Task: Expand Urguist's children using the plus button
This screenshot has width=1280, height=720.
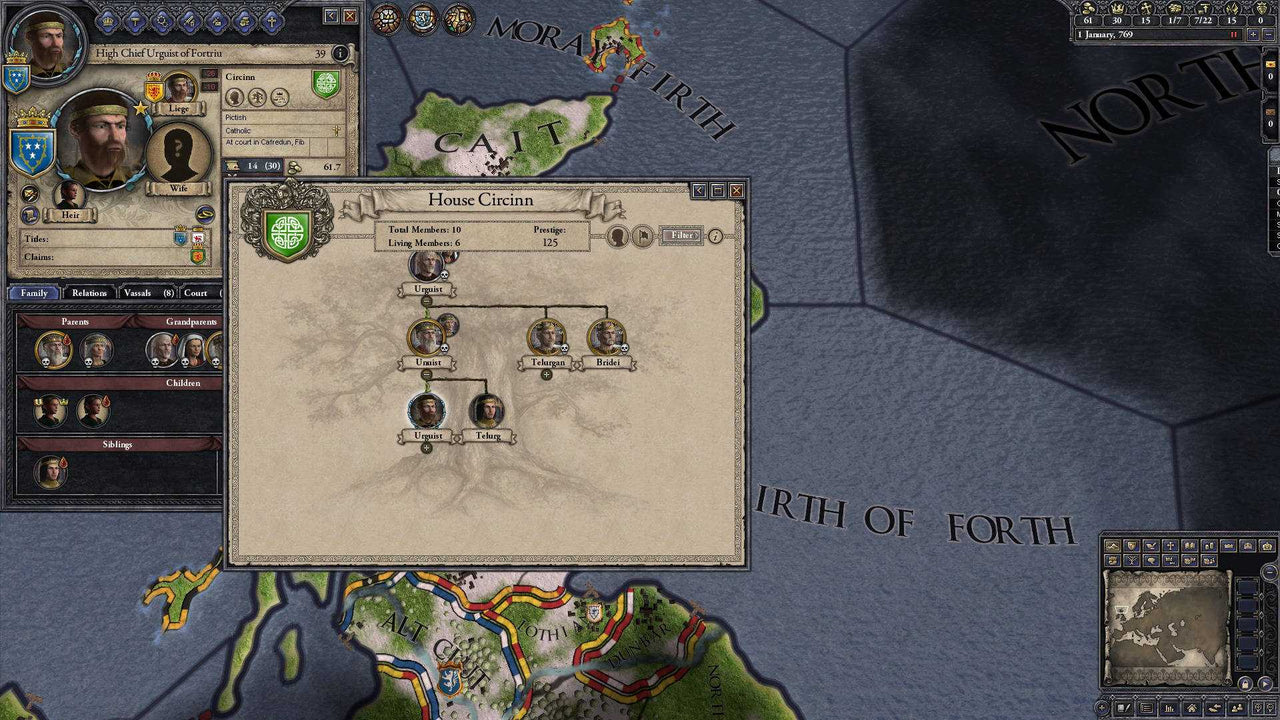Action: pos(427,447)
